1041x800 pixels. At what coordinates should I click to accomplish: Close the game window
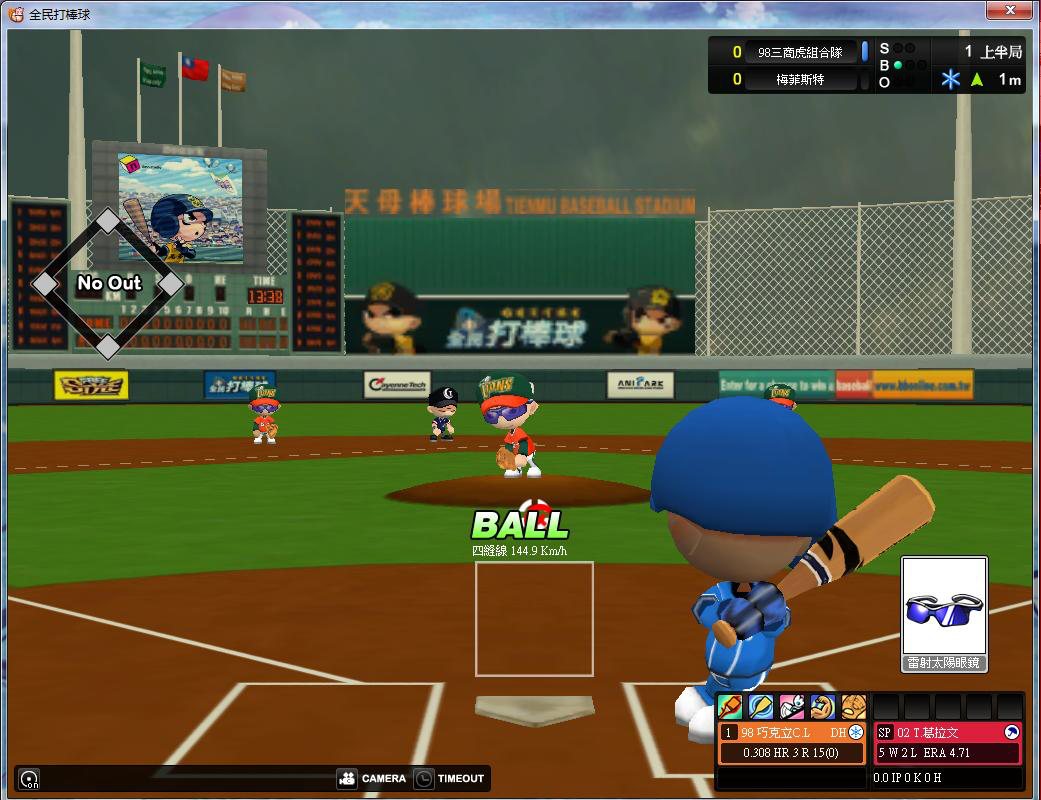pos(1010,11)
